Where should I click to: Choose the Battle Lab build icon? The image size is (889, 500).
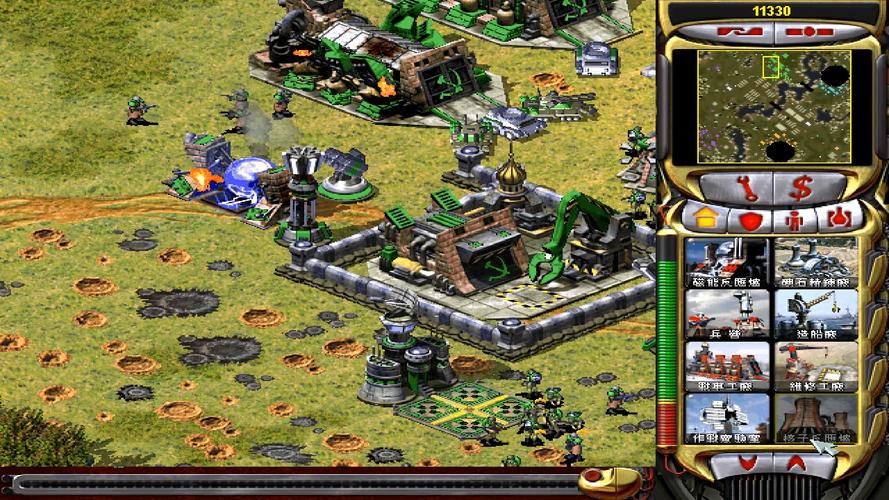tap(727, 418)
